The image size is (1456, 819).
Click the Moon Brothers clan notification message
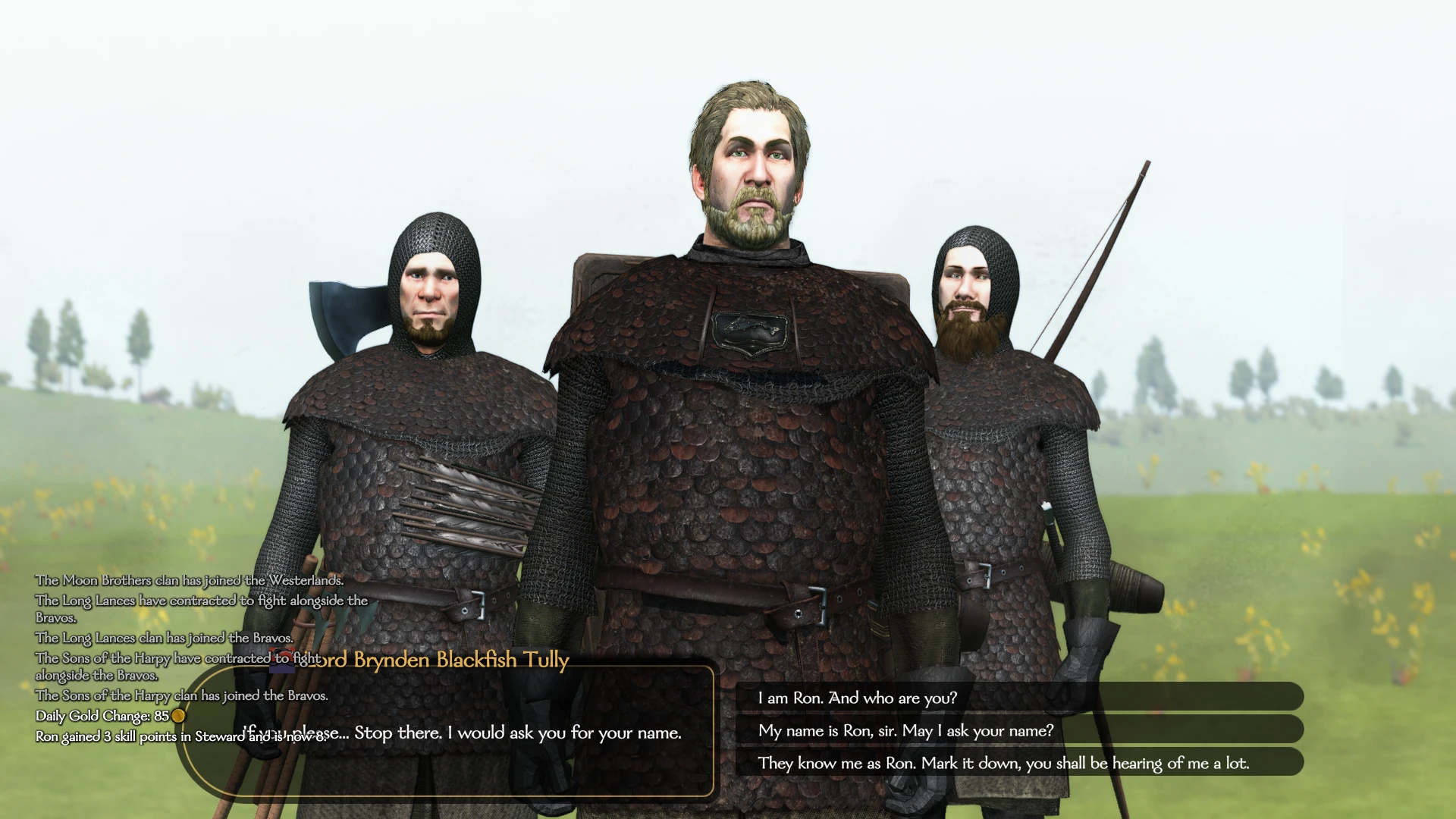click(188, 581)
